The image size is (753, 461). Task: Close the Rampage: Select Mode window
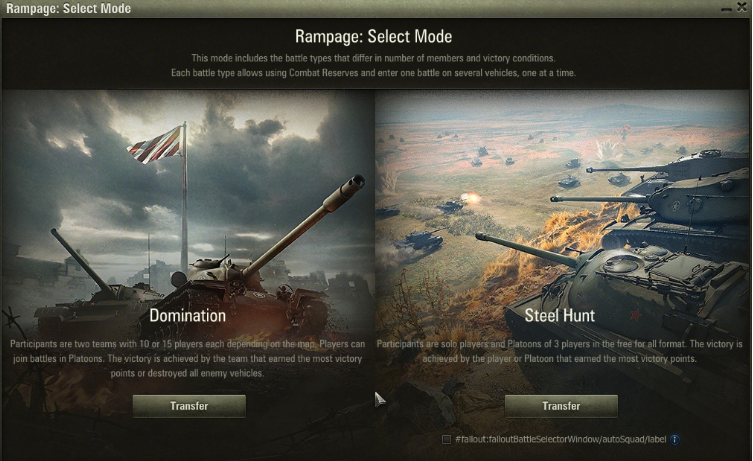pyautogui.click(x=741, y=7)
